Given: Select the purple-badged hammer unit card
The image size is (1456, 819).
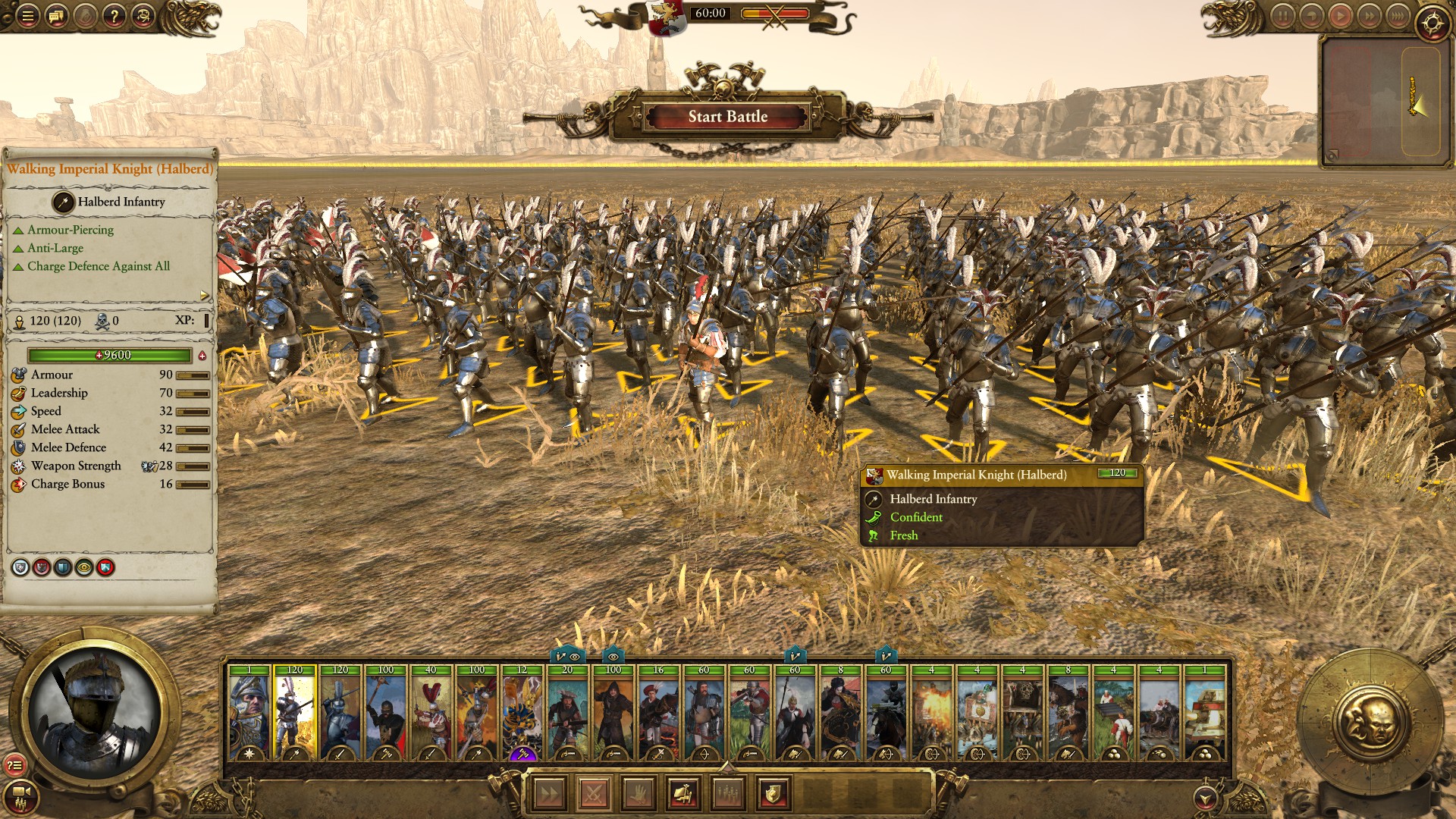Looking at the screenshot, I should click(x=522, y=713).
